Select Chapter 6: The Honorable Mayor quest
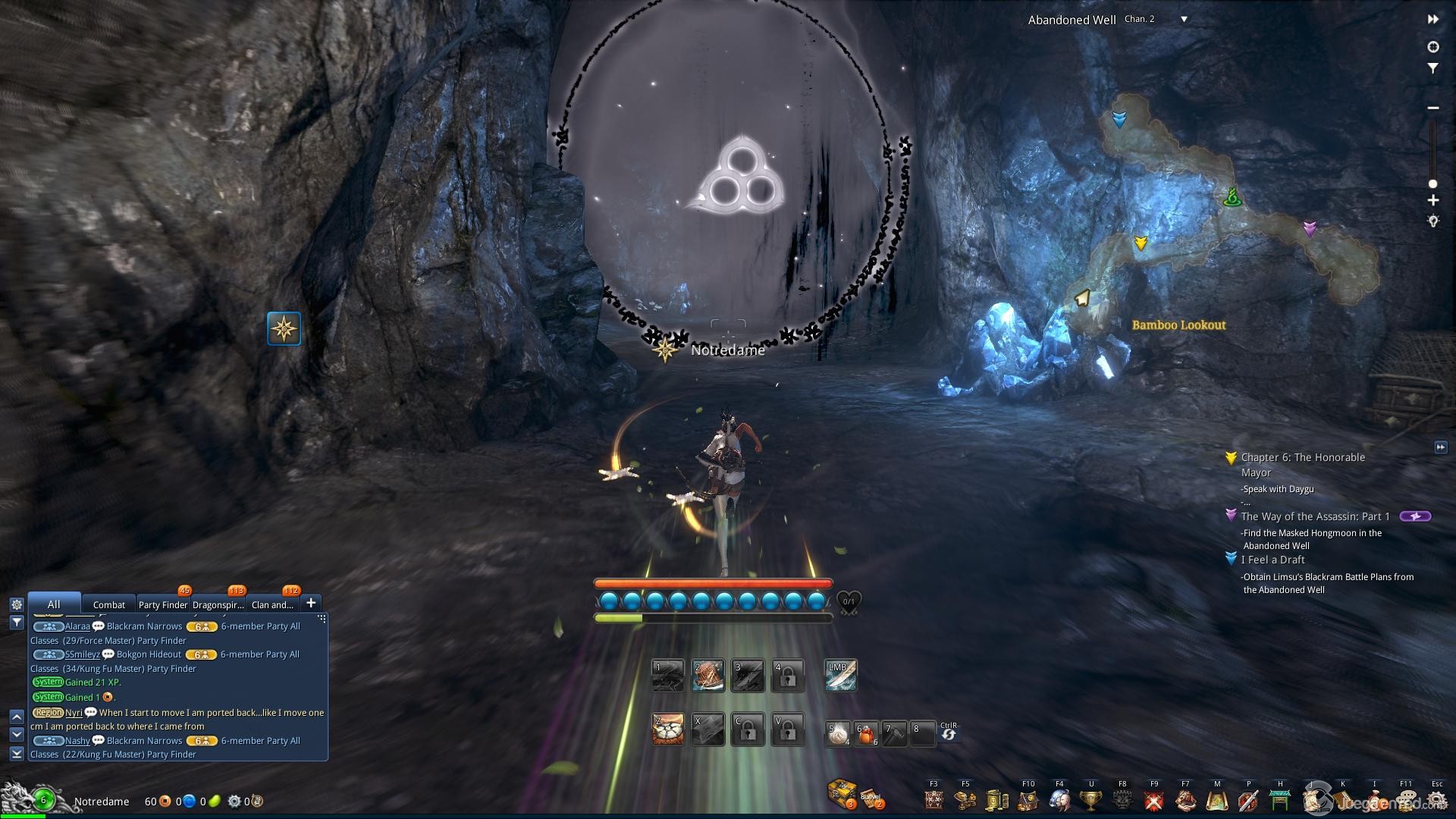Viewport: 1456px width, 819px height. tap(1302, 457)
